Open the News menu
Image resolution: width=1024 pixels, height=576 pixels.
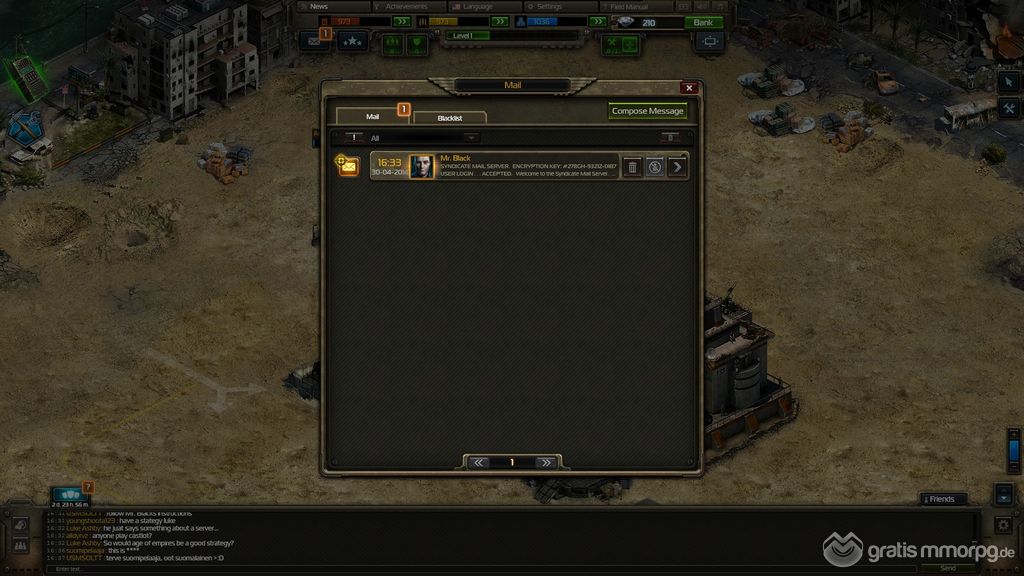click(x=320, y=6)
